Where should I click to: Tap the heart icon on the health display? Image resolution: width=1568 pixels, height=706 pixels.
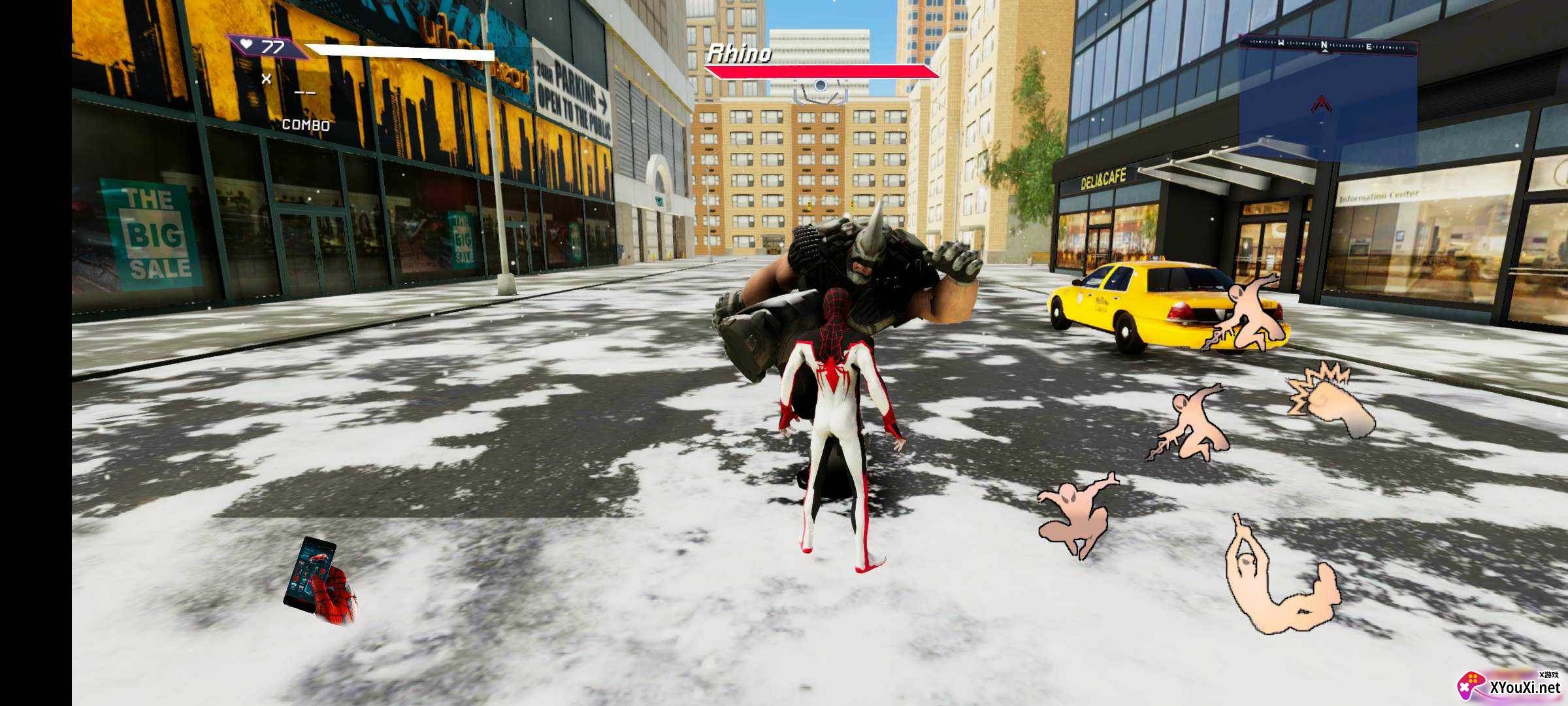tap(247, 43)
